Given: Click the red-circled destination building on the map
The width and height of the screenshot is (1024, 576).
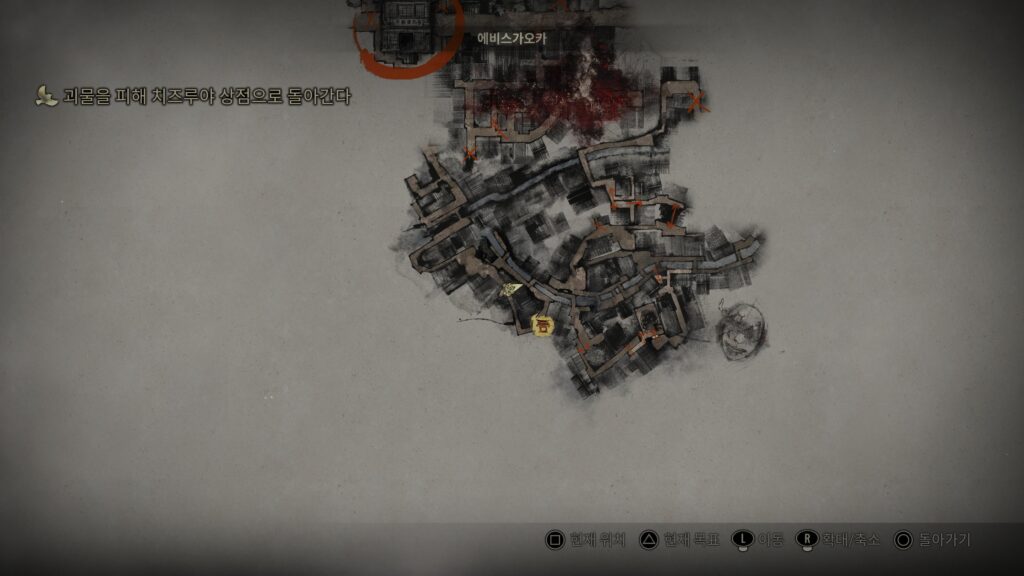Looking at the screenshot, I should (x=407, y=28).
